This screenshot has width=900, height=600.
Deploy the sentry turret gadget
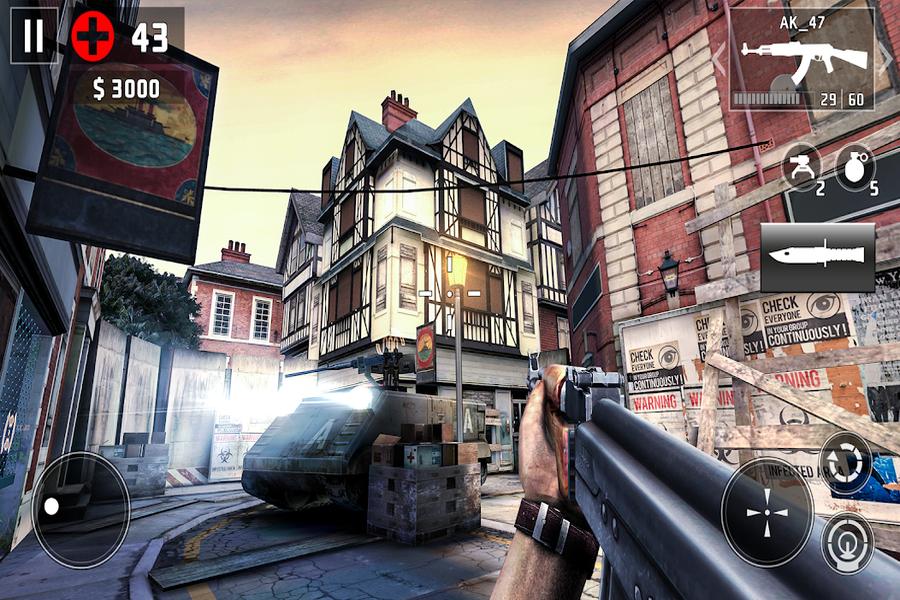801,164
